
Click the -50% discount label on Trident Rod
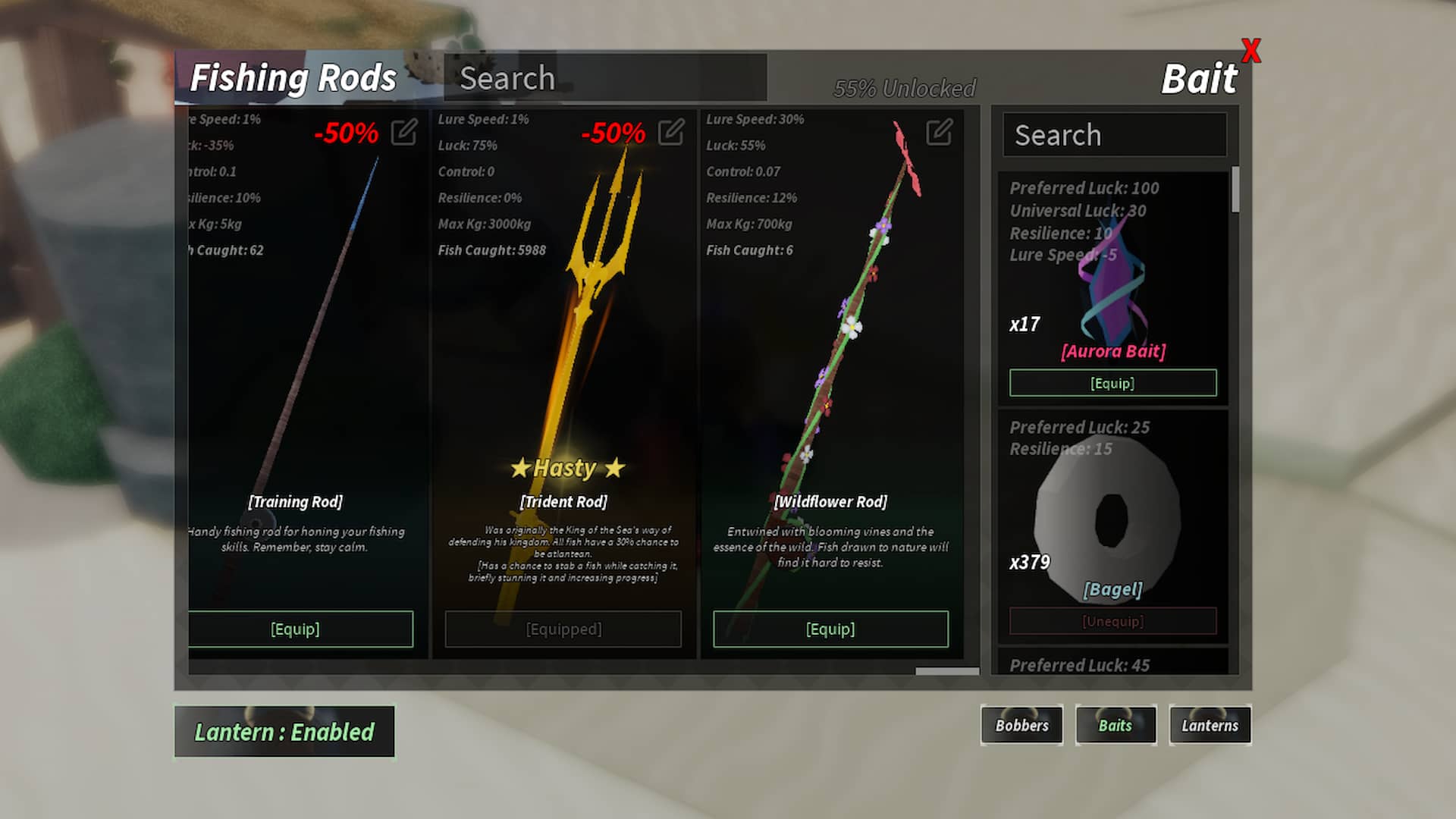pyautogui.click(x=614, y=134)
